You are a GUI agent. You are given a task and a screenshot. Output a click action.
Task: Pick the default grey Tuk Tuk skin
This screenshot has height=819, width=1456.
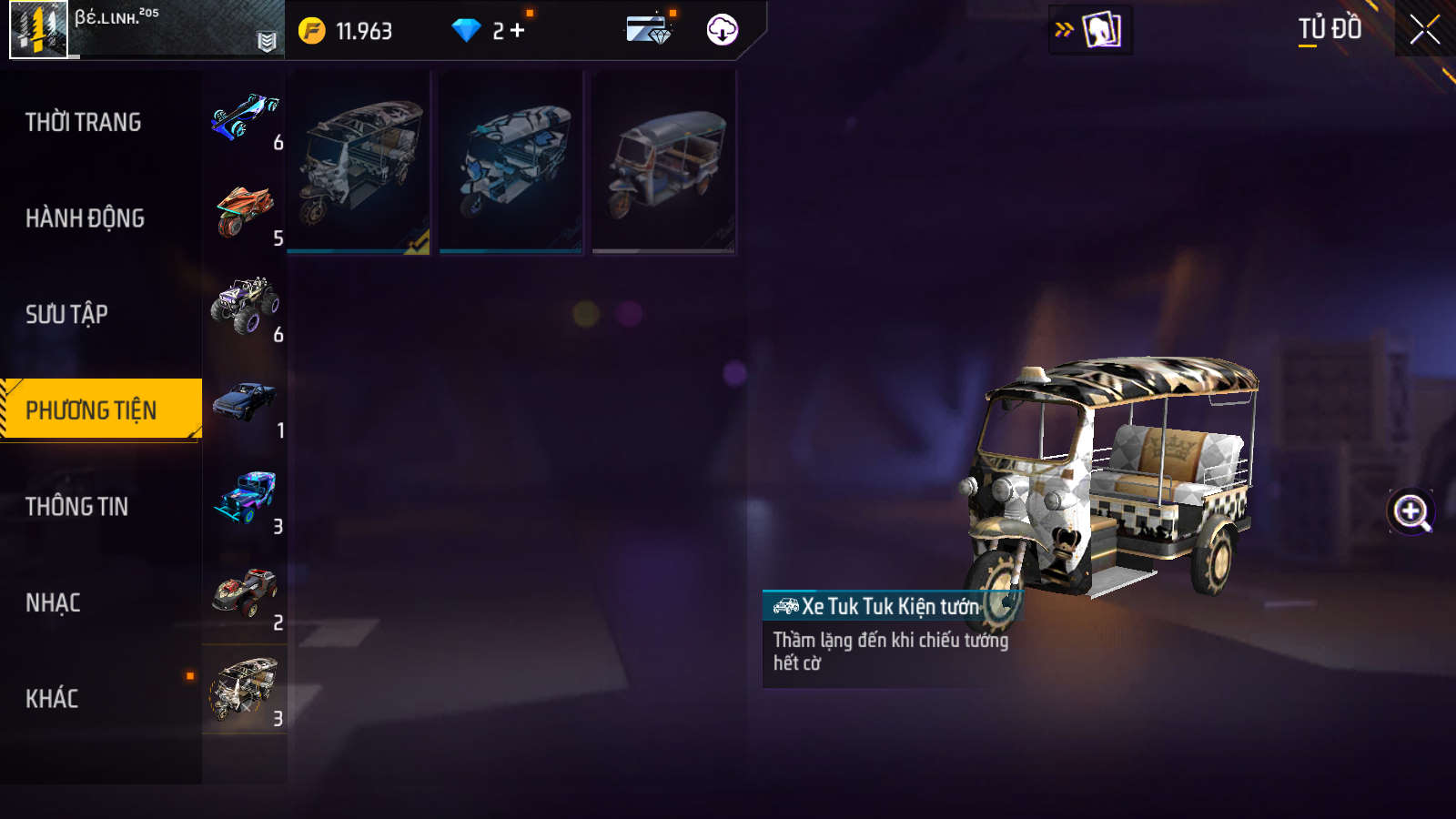[663, 162]
